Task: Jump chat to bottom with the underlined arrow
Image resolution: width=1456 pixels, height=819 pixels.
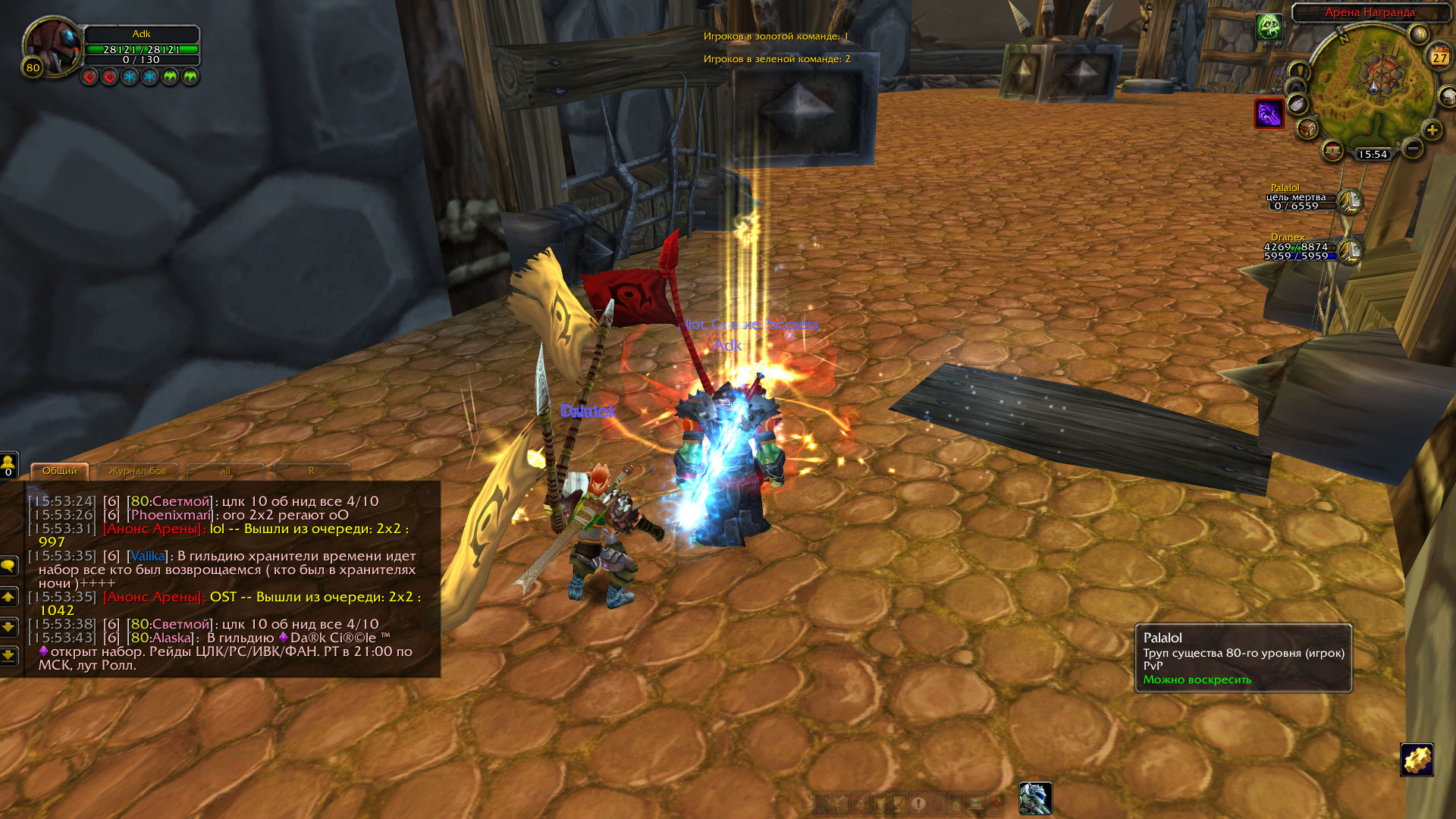Action: coord(8,654)
